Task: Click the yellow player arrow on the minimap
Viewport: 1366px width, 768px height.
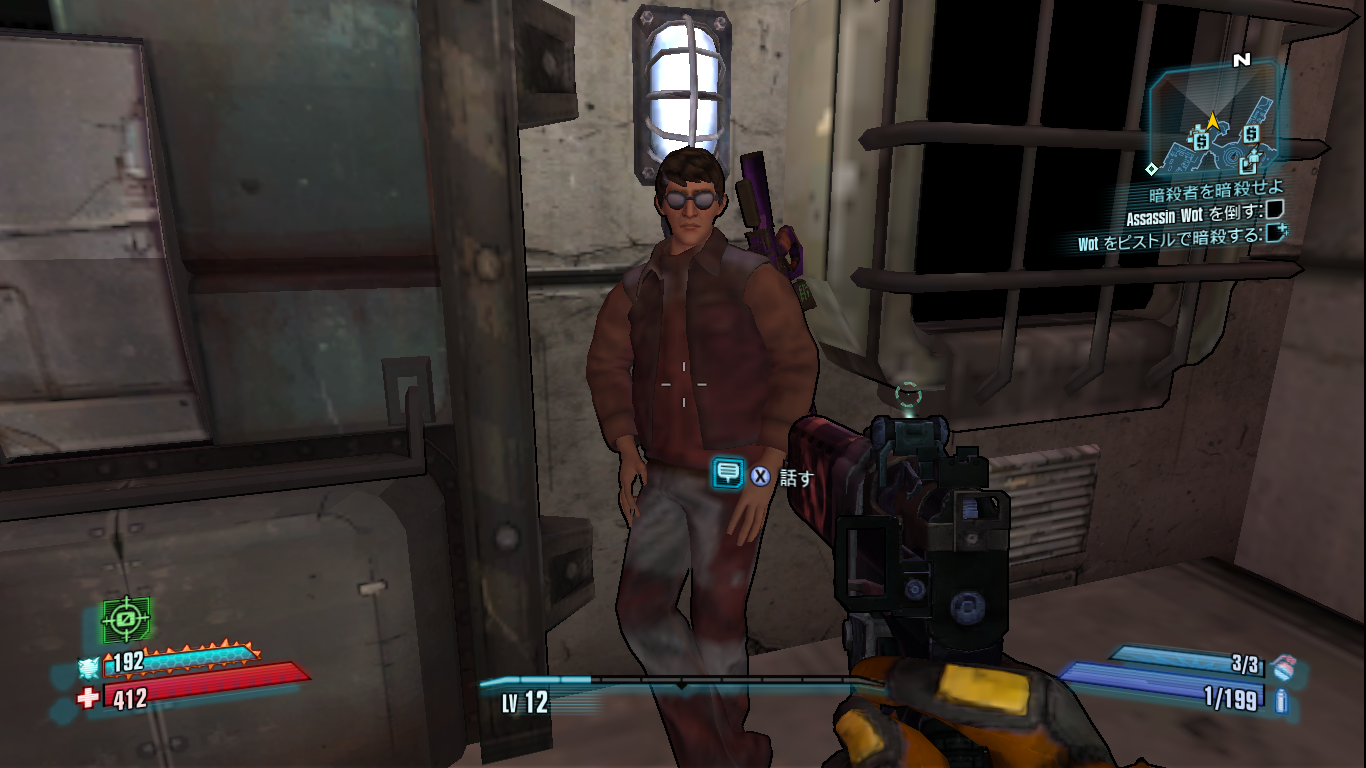Action: click(1213, 122)
